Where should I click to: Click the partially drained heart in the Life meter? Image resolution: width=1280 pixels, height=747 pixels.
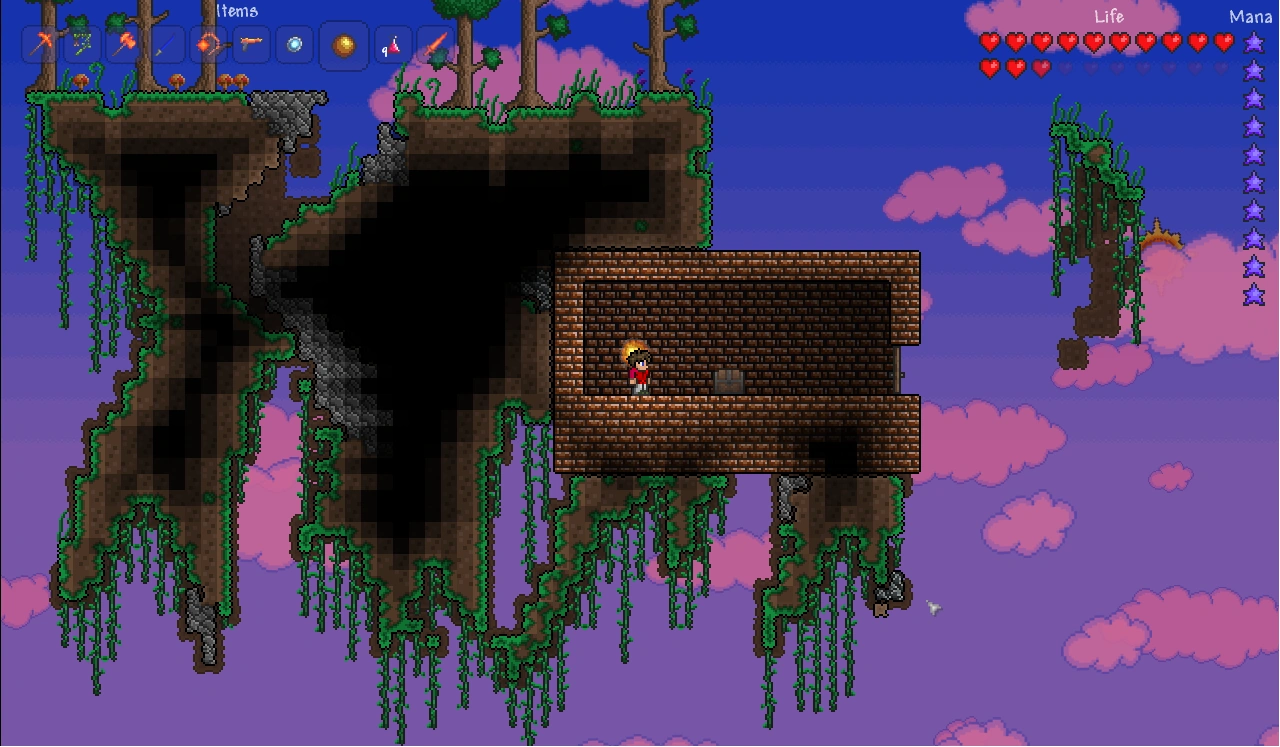(x=1040, y=67)
